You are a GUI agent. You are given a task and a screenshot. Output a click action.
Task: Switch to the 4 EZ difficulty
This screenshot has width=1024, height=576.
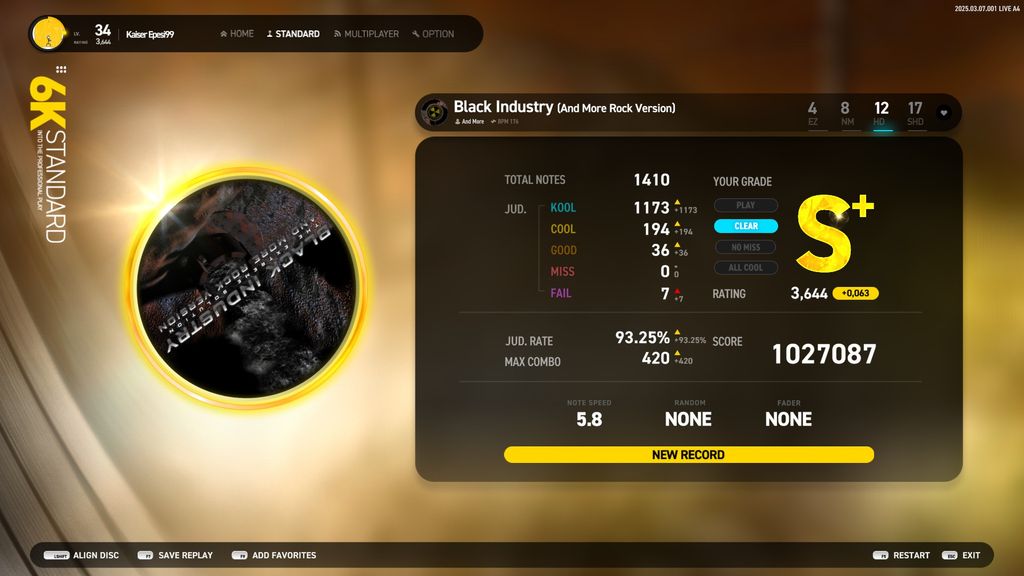click(812, 113)
